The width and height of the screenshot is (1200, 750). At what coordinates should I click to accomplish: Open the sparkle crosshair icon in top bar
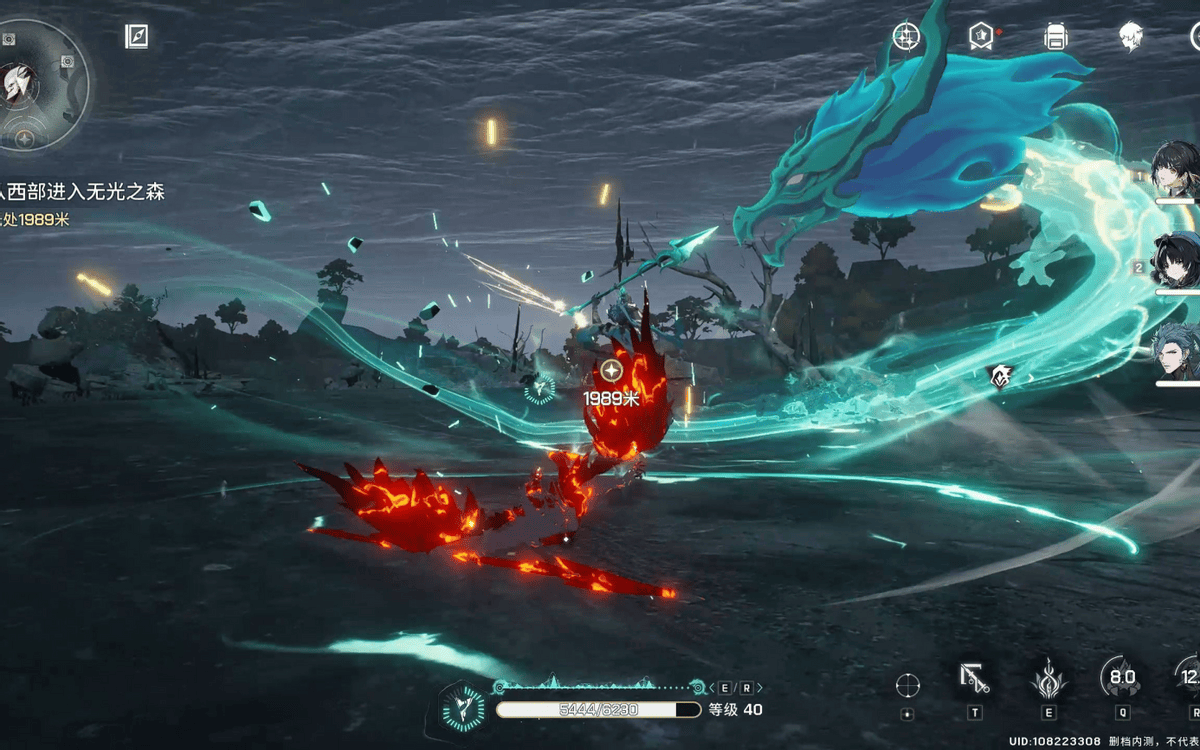pyautogui.click(x=906, y=36)
